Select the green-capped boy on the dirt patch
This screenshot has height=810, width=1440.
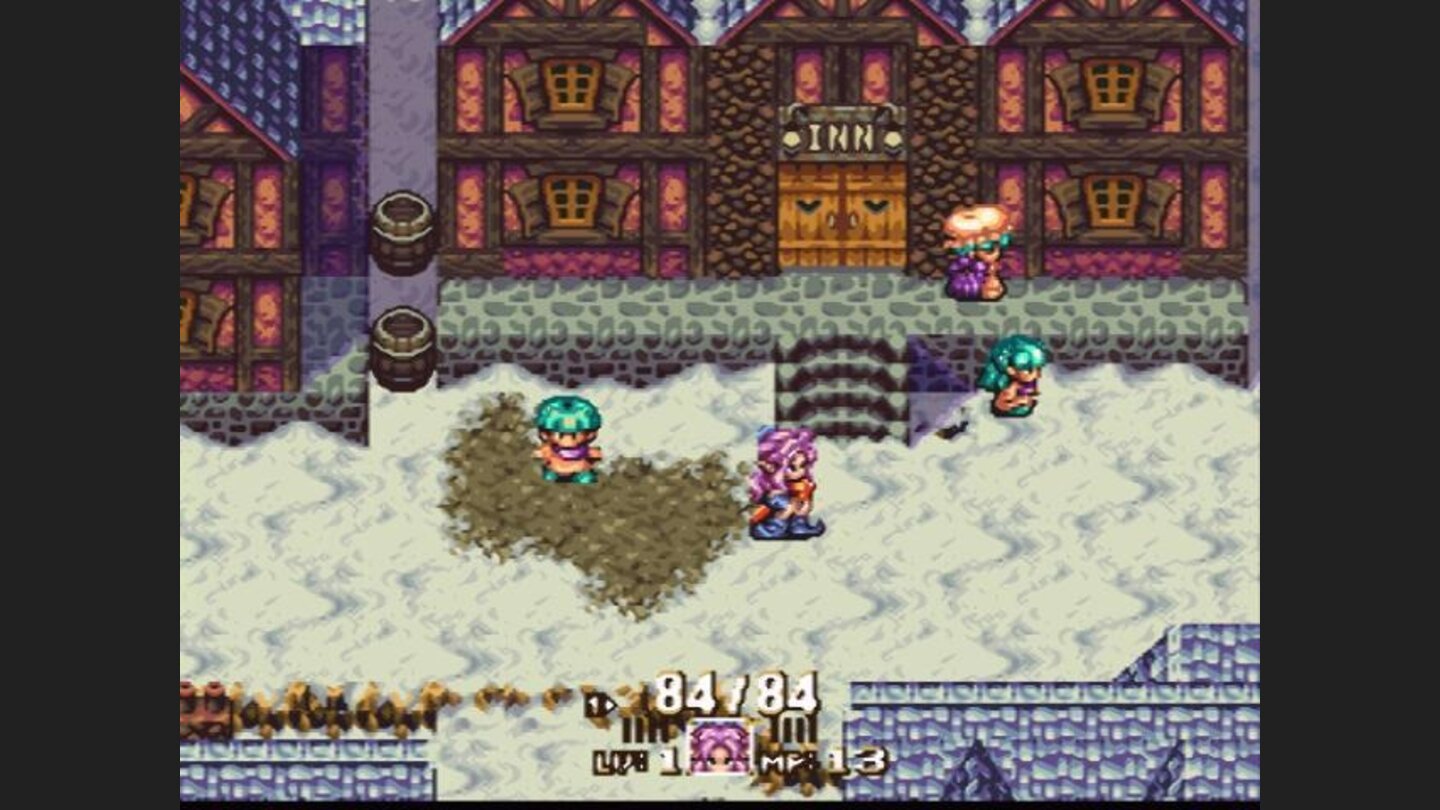point(566,440)
